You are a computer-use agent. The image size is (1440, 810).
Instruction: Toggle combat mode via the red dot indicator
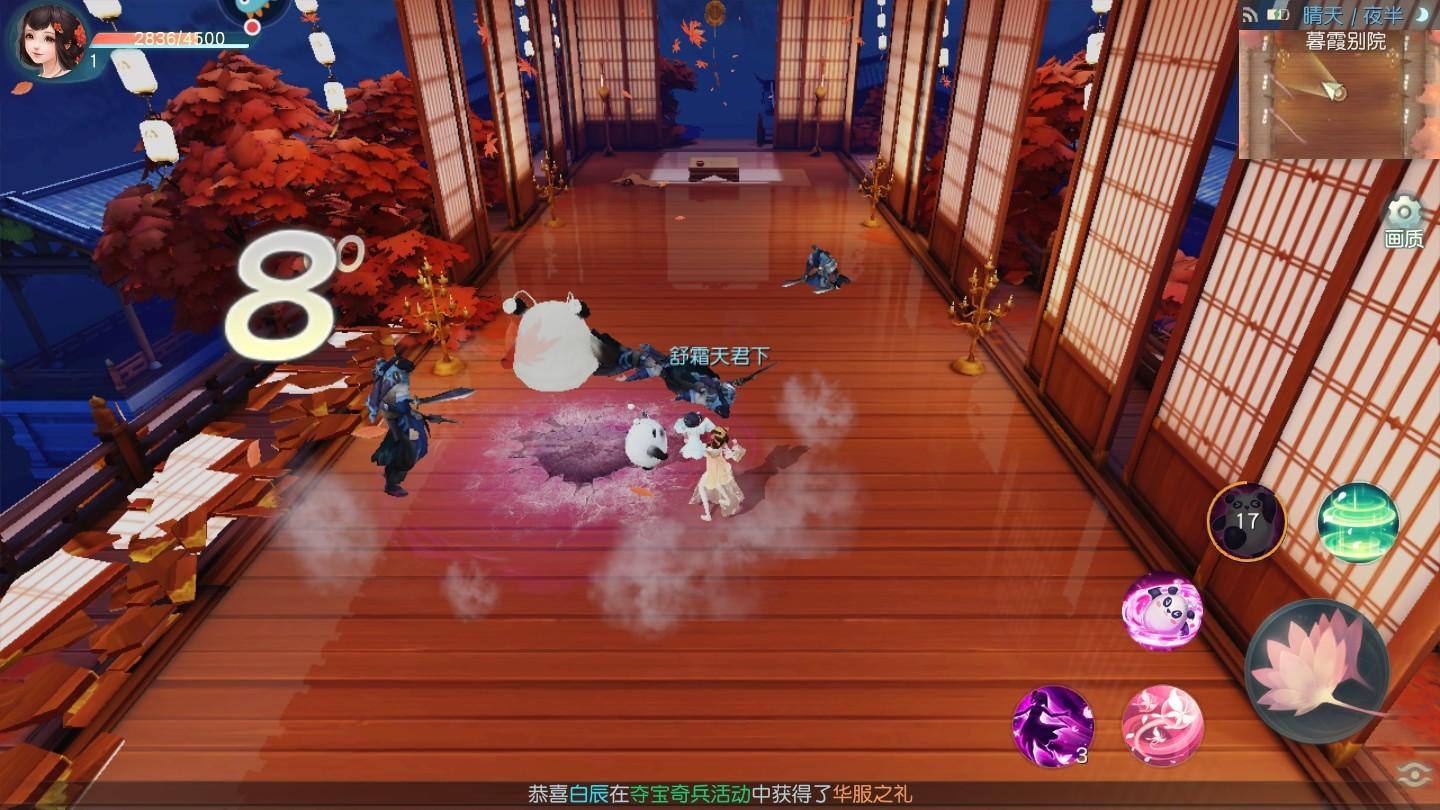pos(251,25)
